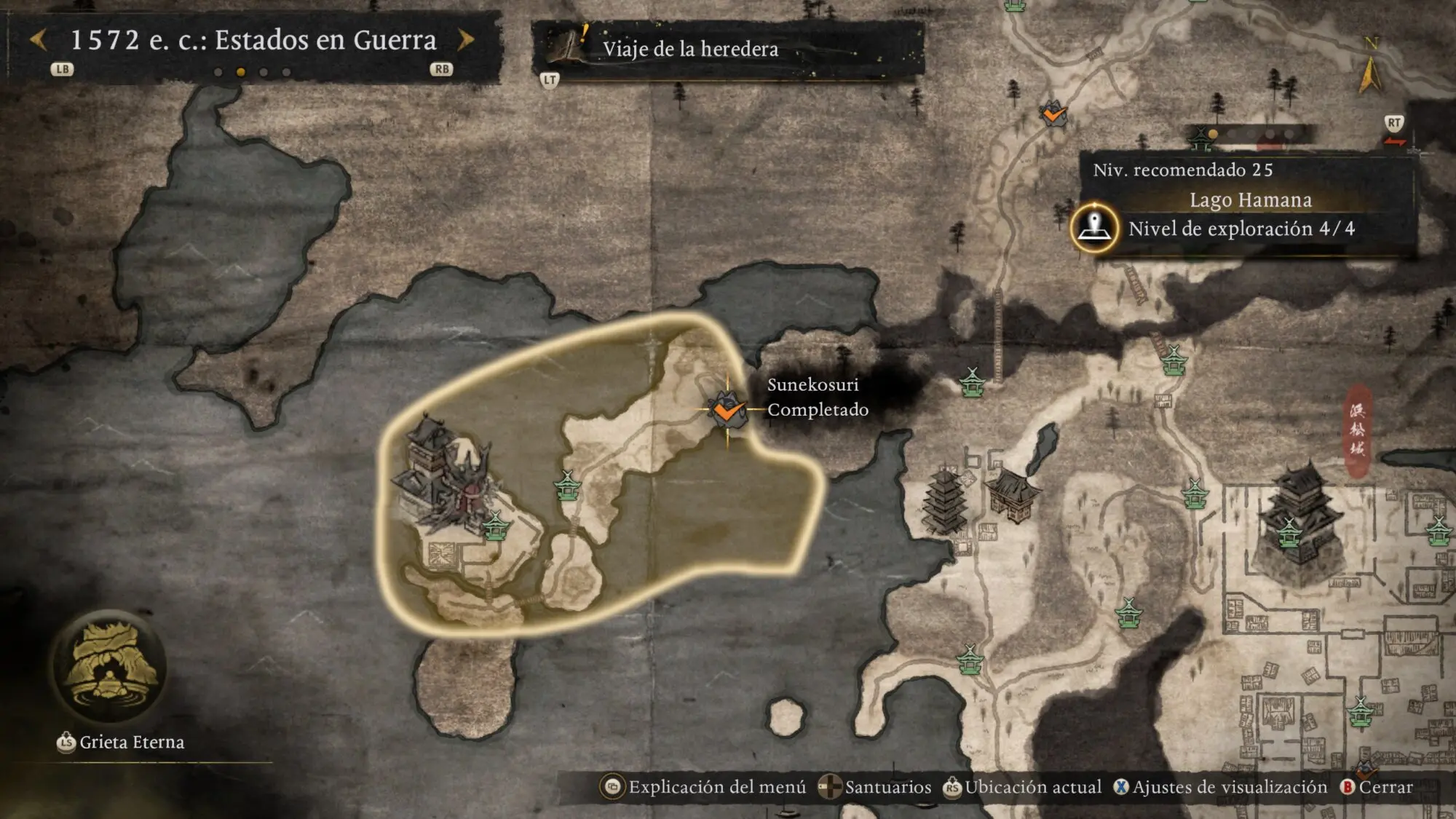Open Ajustes de visualización
The height and width of the screenshot is (819, 1456).
tap(1221, 787)
